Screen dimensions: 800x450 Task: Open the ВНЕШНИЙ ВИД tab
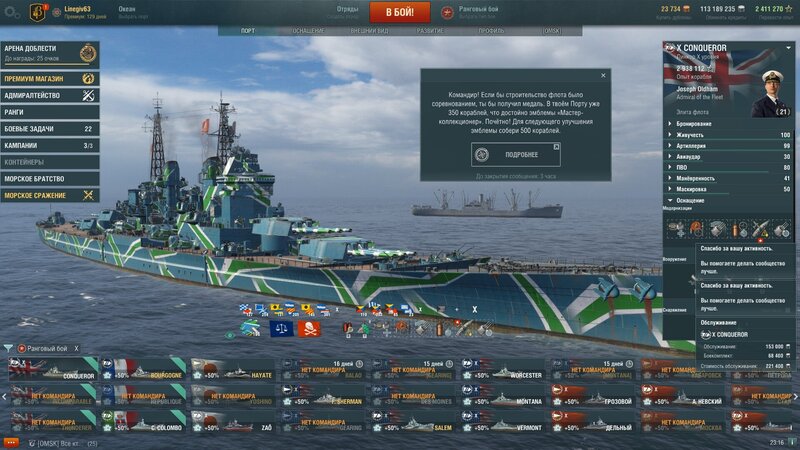370,31
